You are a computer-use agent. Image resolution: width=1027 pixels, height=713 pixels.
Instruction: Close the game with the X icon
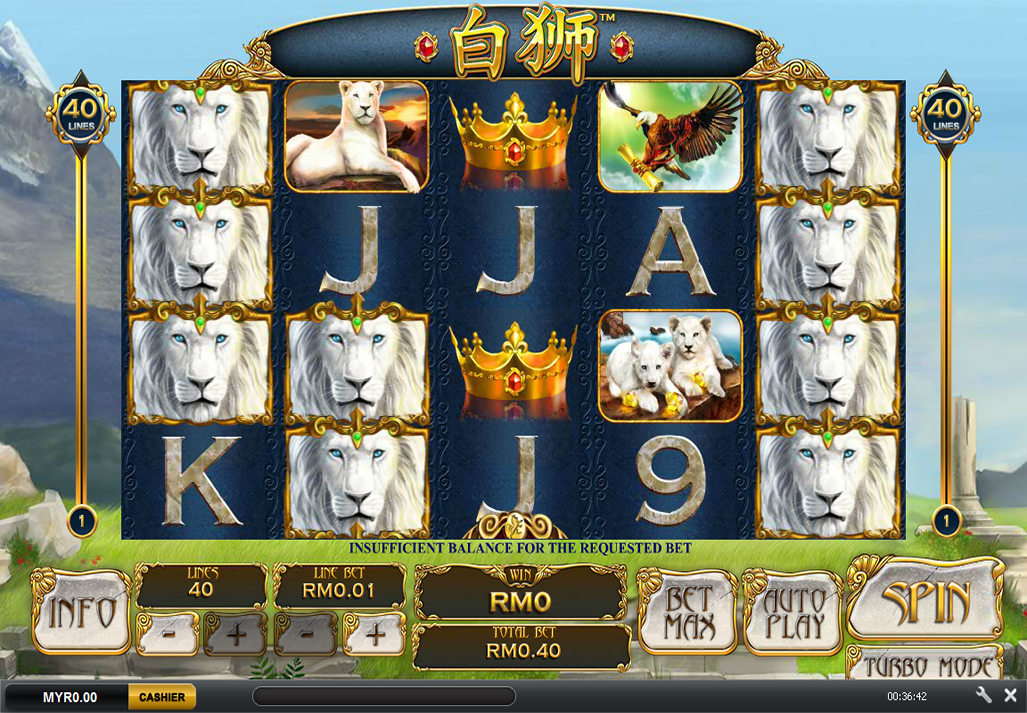click(x=1010, y=695)
